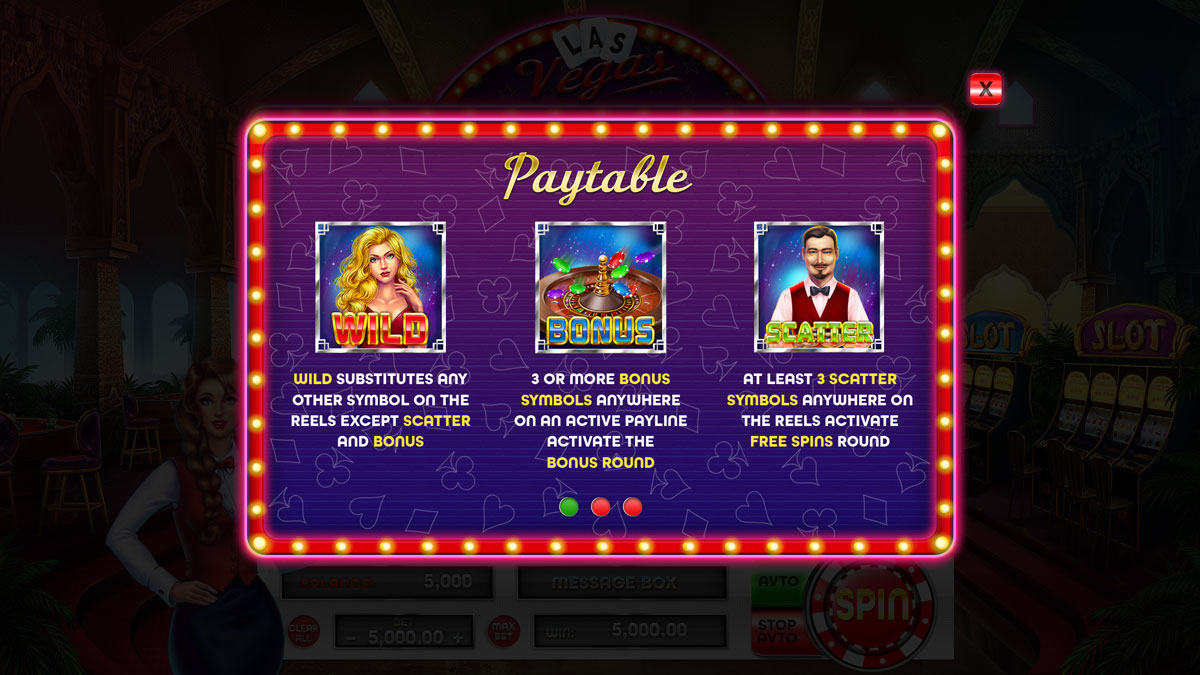Reset the bet with CLEAR ALL
Image resolution: width=1200 pixels, height=675 pixels.
point(303,631)
